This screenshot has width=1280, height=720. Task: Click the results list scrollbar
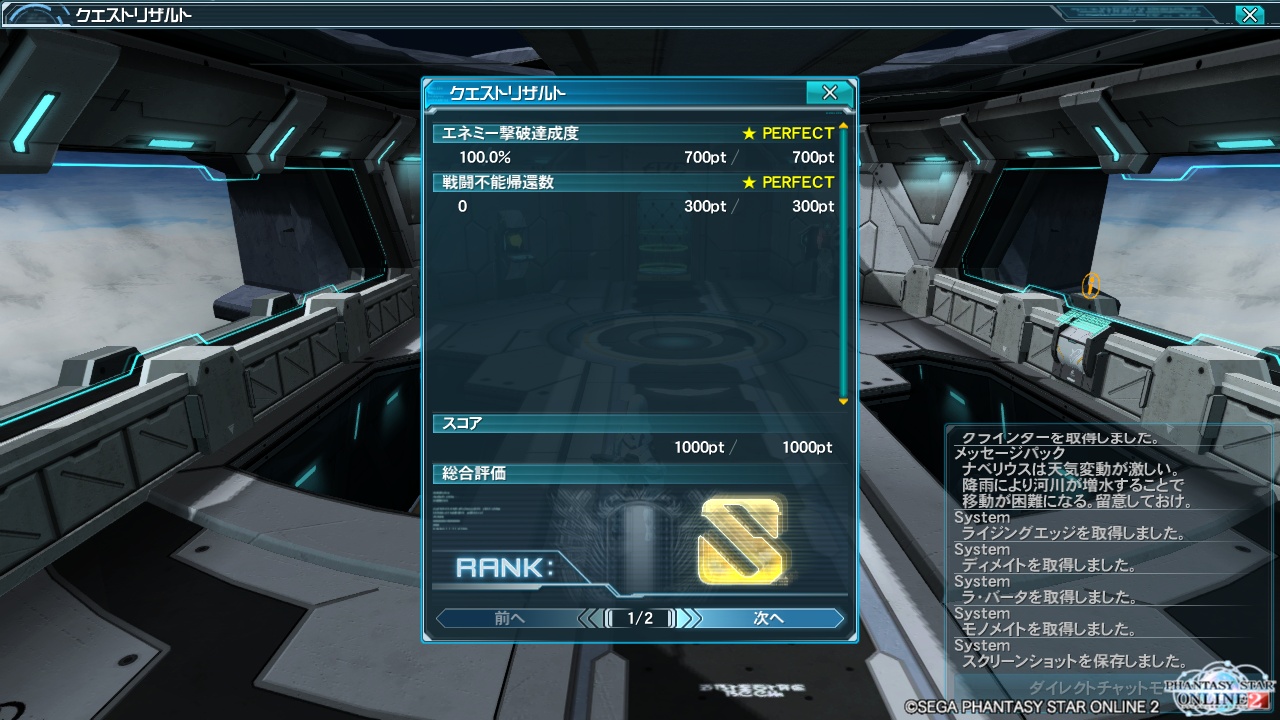coord(843,263)
